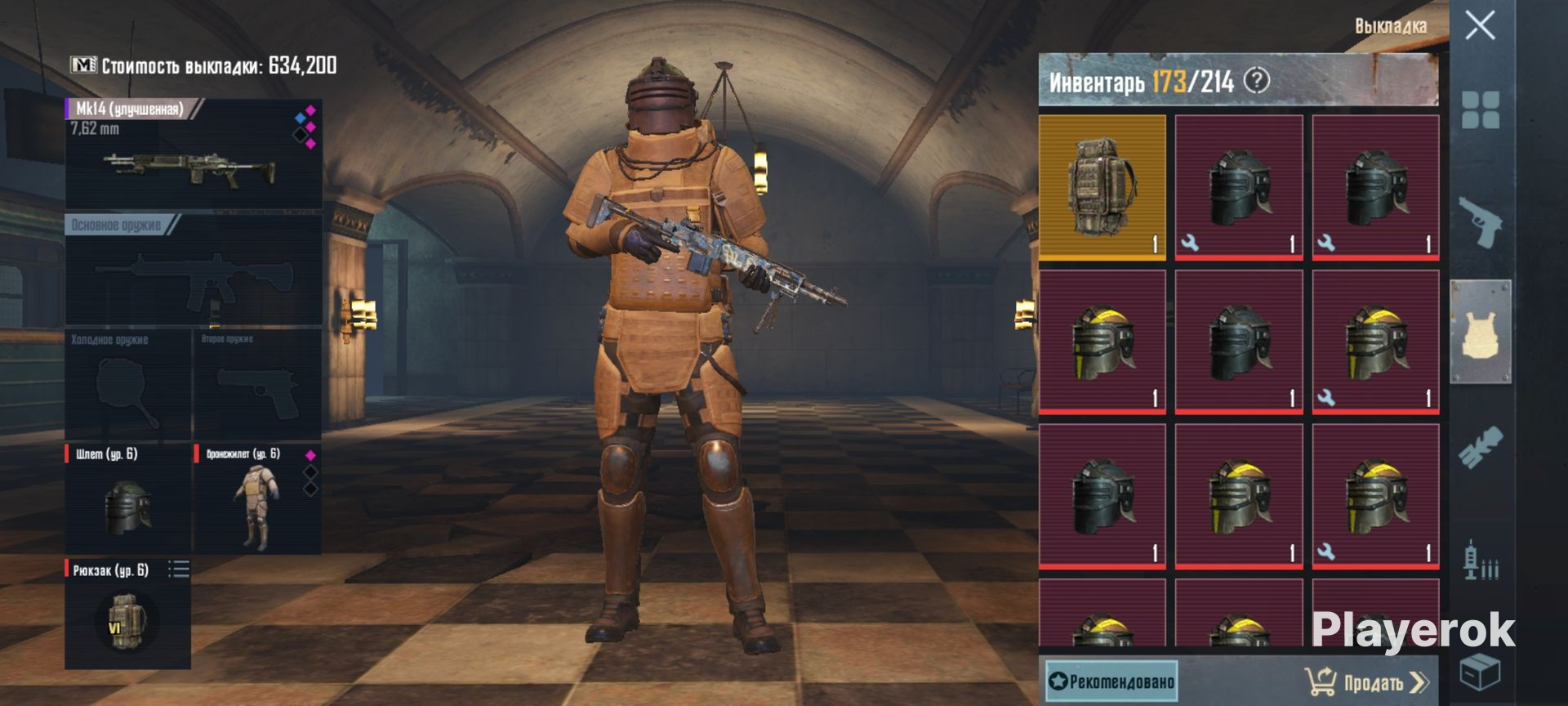Switch to the pistol weapons tab
Viewport: 1568px width, 706px height.
[x=1480, y=221]
